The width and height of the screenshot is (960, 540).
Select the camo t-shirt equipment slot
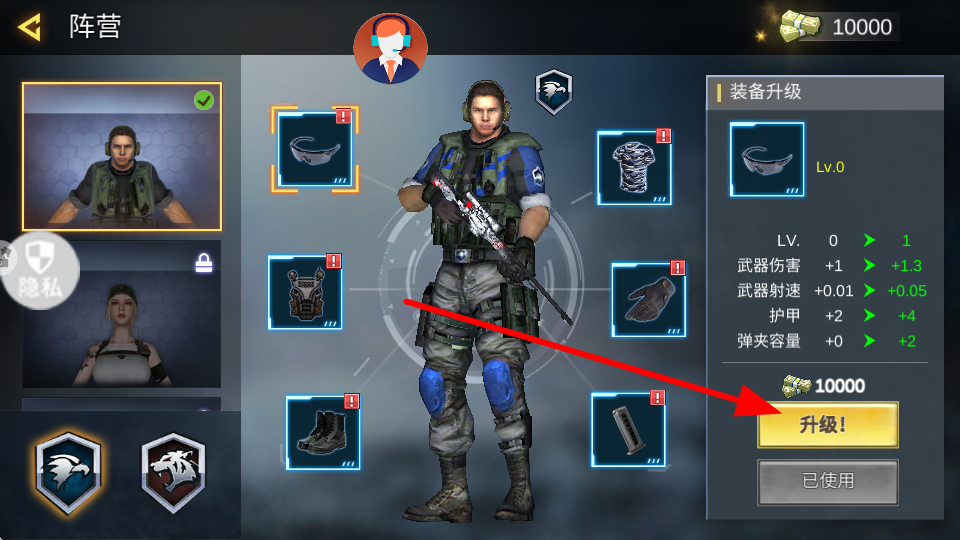634,168
